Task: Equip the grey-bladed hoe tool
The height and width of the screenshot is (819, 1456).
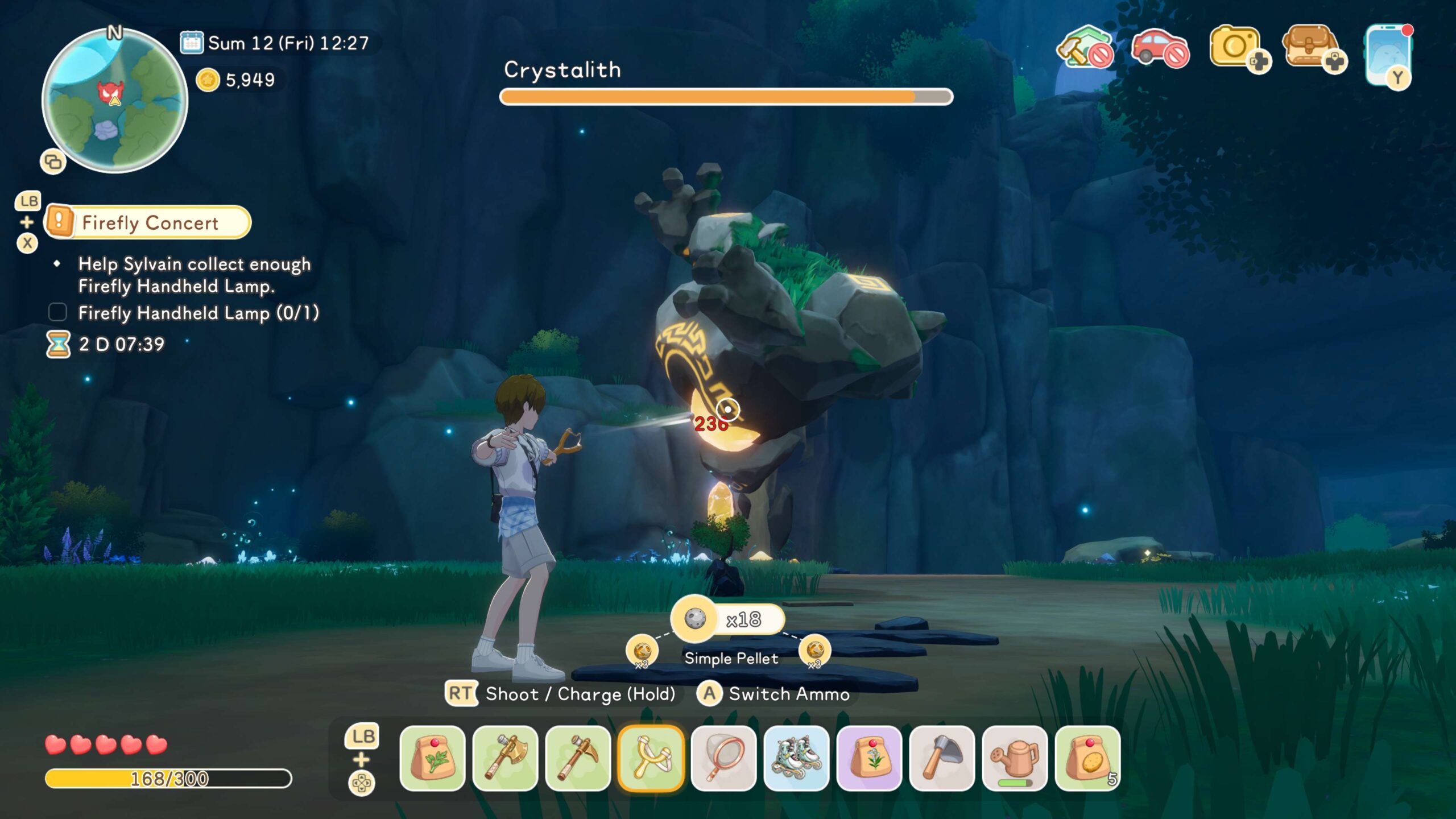Action: pos(942,758)
